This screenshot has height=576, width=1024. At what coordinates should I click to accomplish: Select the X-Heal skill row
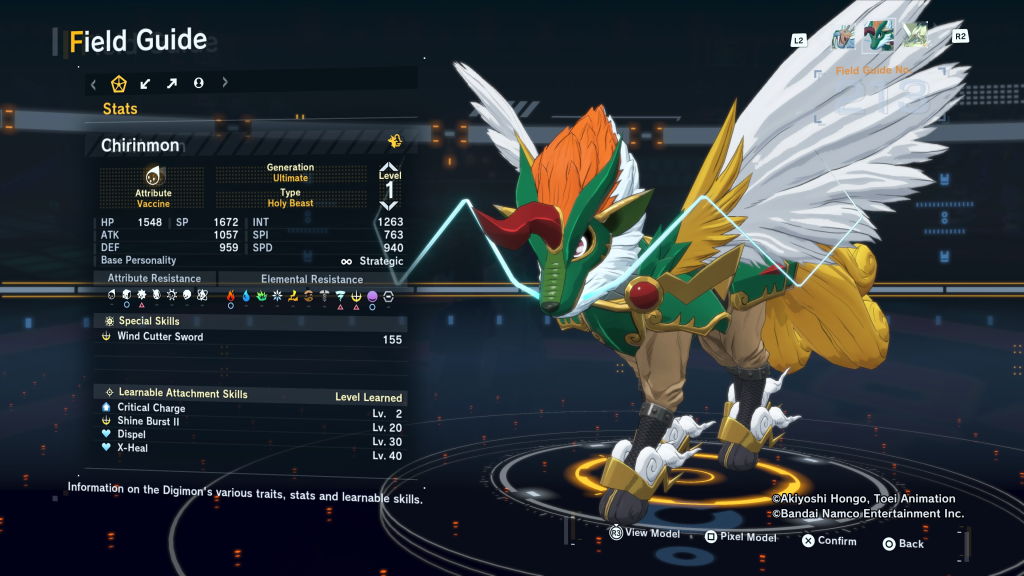coord(132,448)
